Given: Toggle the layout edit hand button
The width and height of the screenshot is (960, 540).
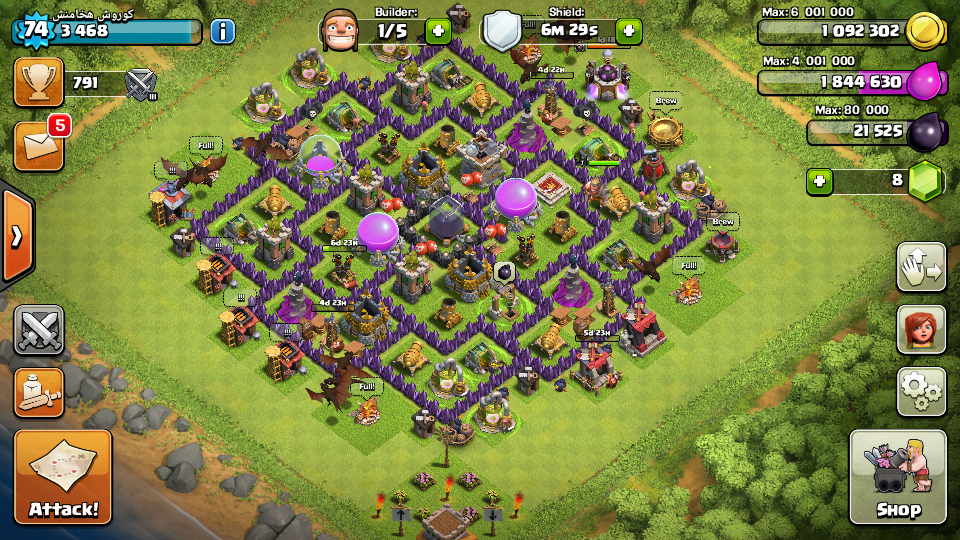Looking at the screenshot, I should (x=921, y=267).
